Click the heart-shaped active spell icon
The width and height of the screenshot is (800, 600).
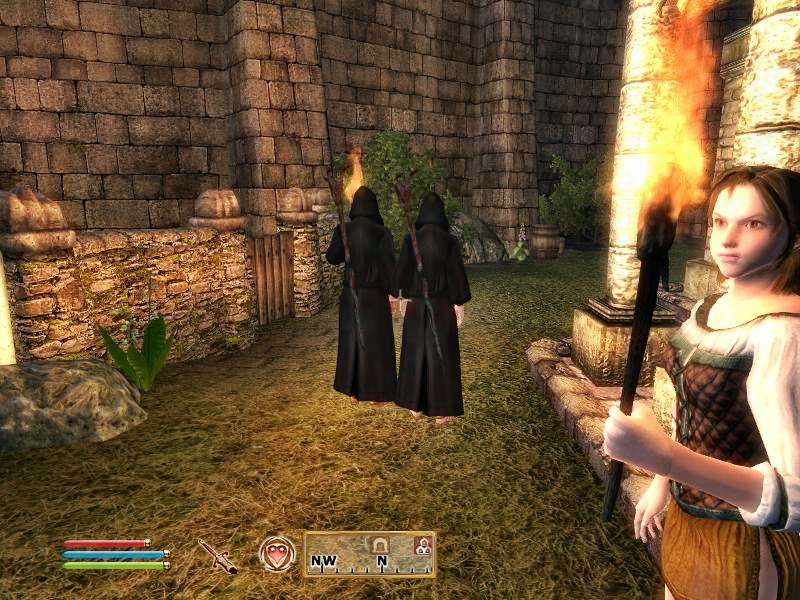276,554
